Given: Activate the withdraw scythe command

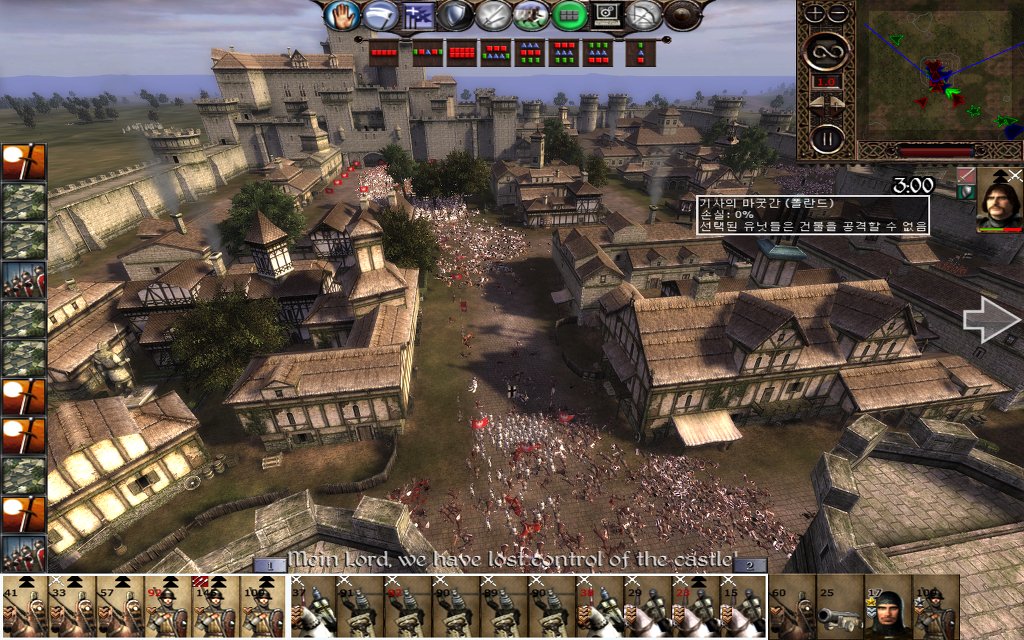Looking at the screenshot, I should point(378,15).
